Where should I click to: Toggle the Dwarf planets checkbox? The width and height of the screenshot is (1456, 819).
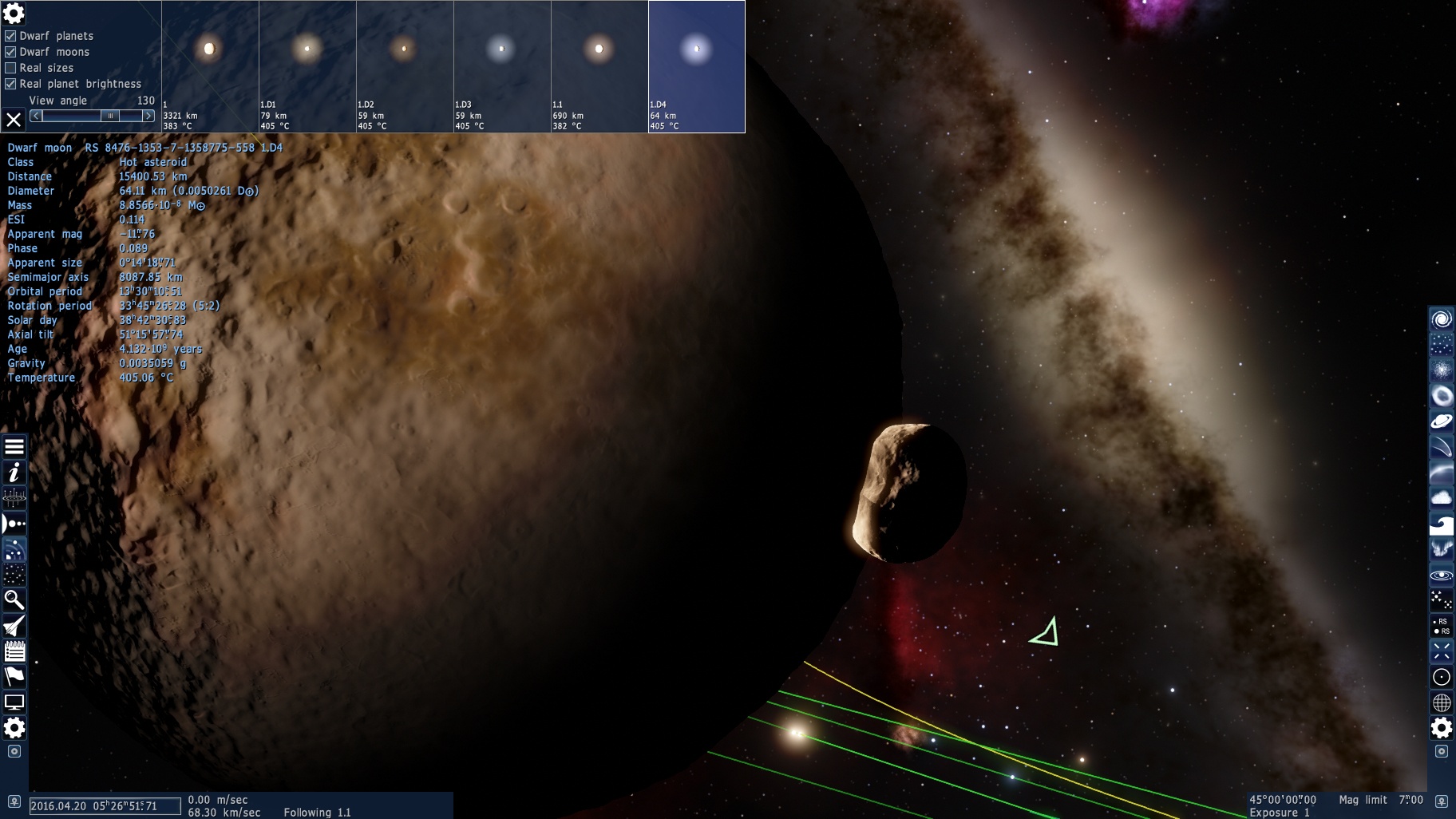pos(10,36)
